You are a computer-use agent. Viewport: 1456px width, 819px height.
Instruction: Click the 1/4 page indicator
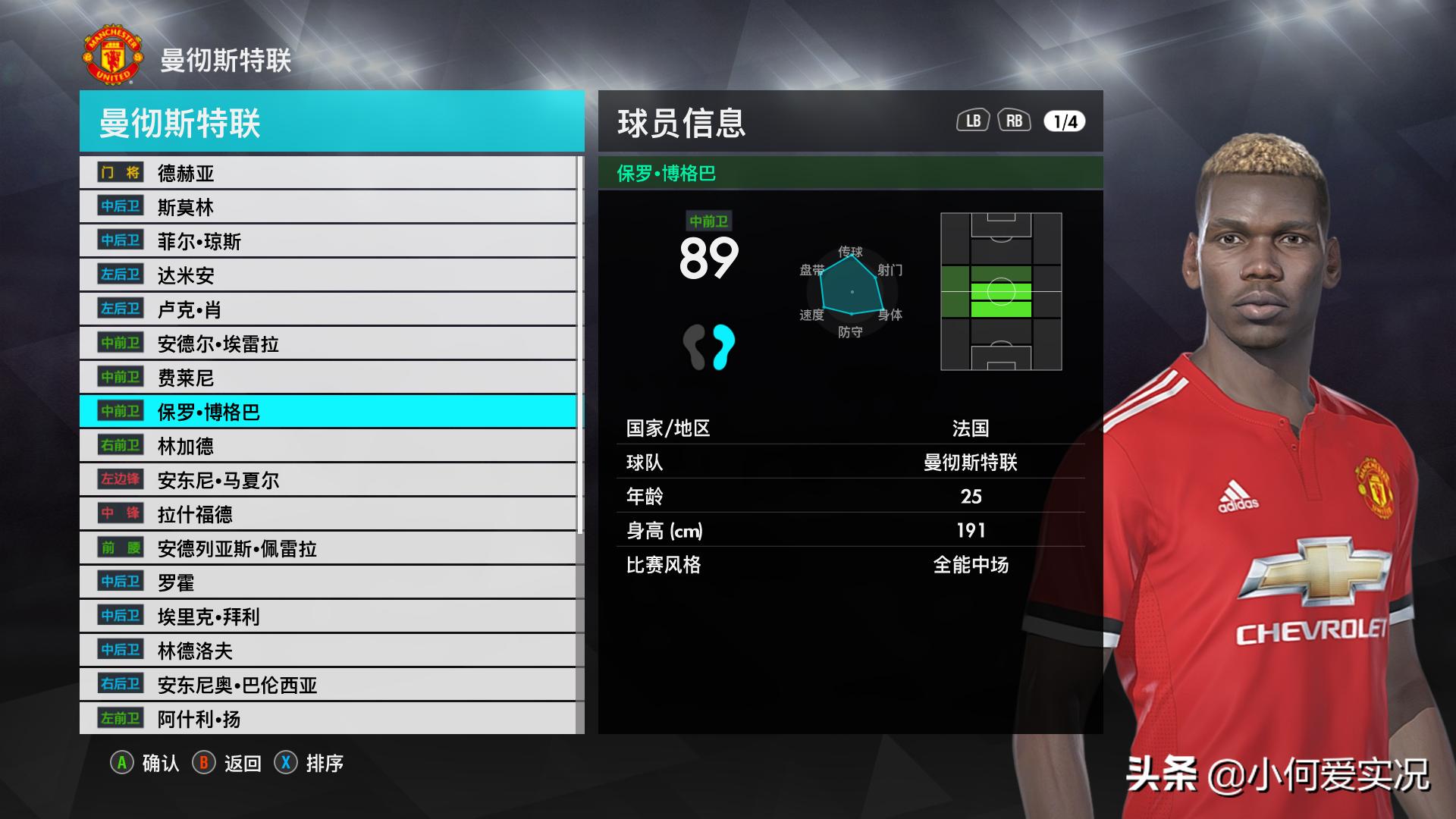pyautogui.click(x=1065, y=121)
